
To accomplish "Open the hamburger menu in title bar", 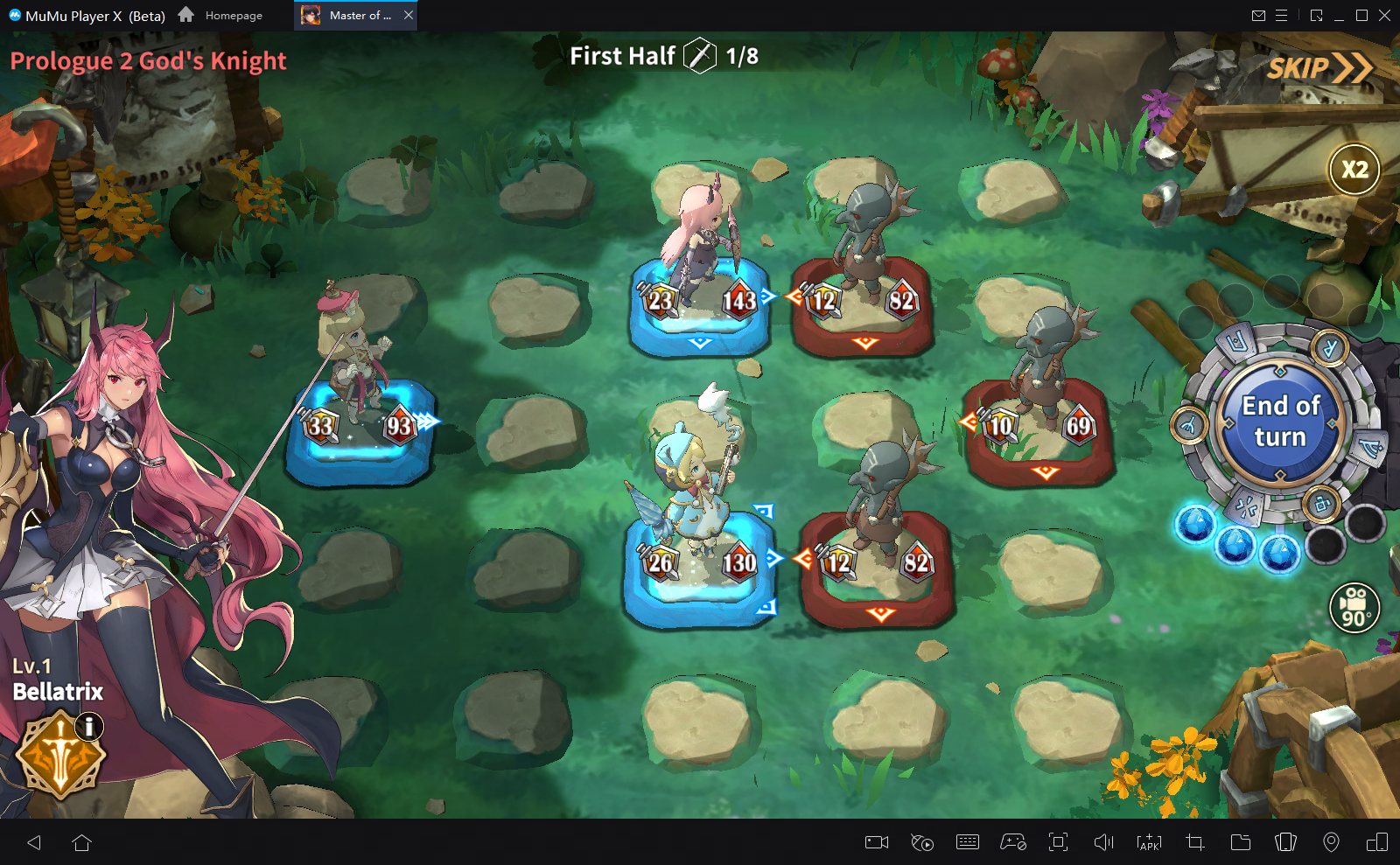I will [1281, 15].
